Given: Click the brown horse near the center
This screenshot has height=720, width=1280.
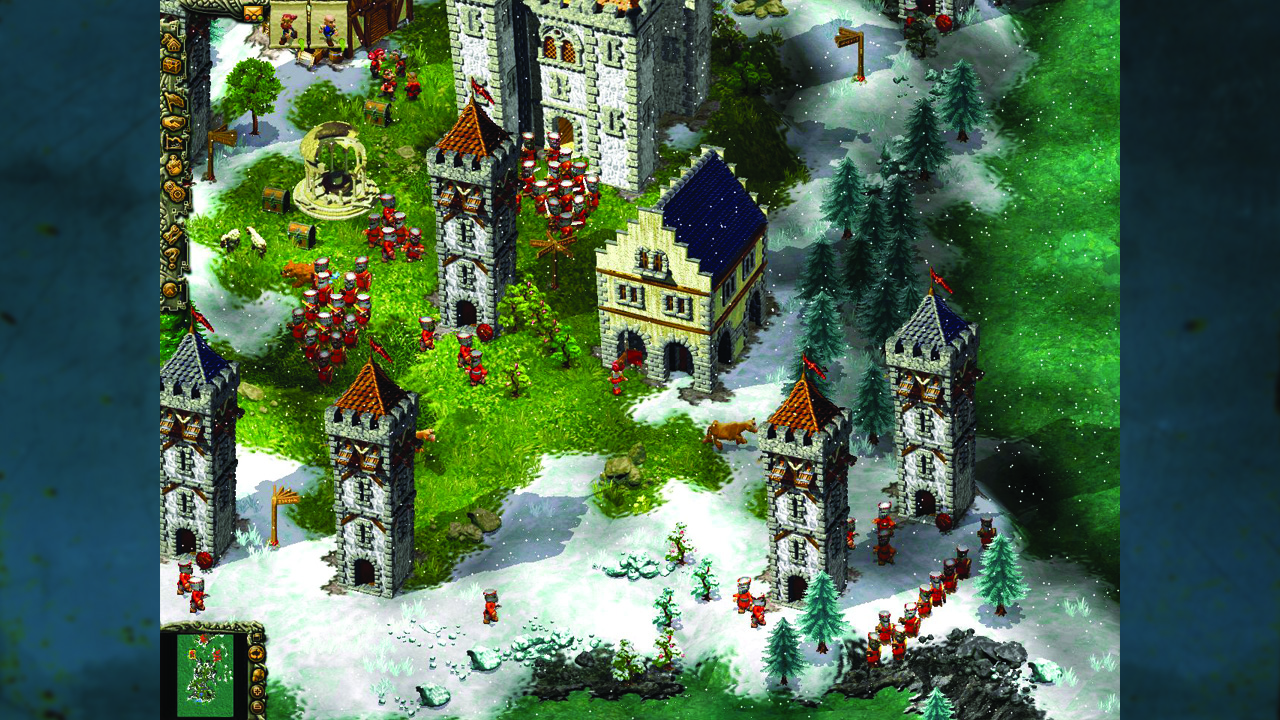Looking at the screenshot, I should 728,432.
